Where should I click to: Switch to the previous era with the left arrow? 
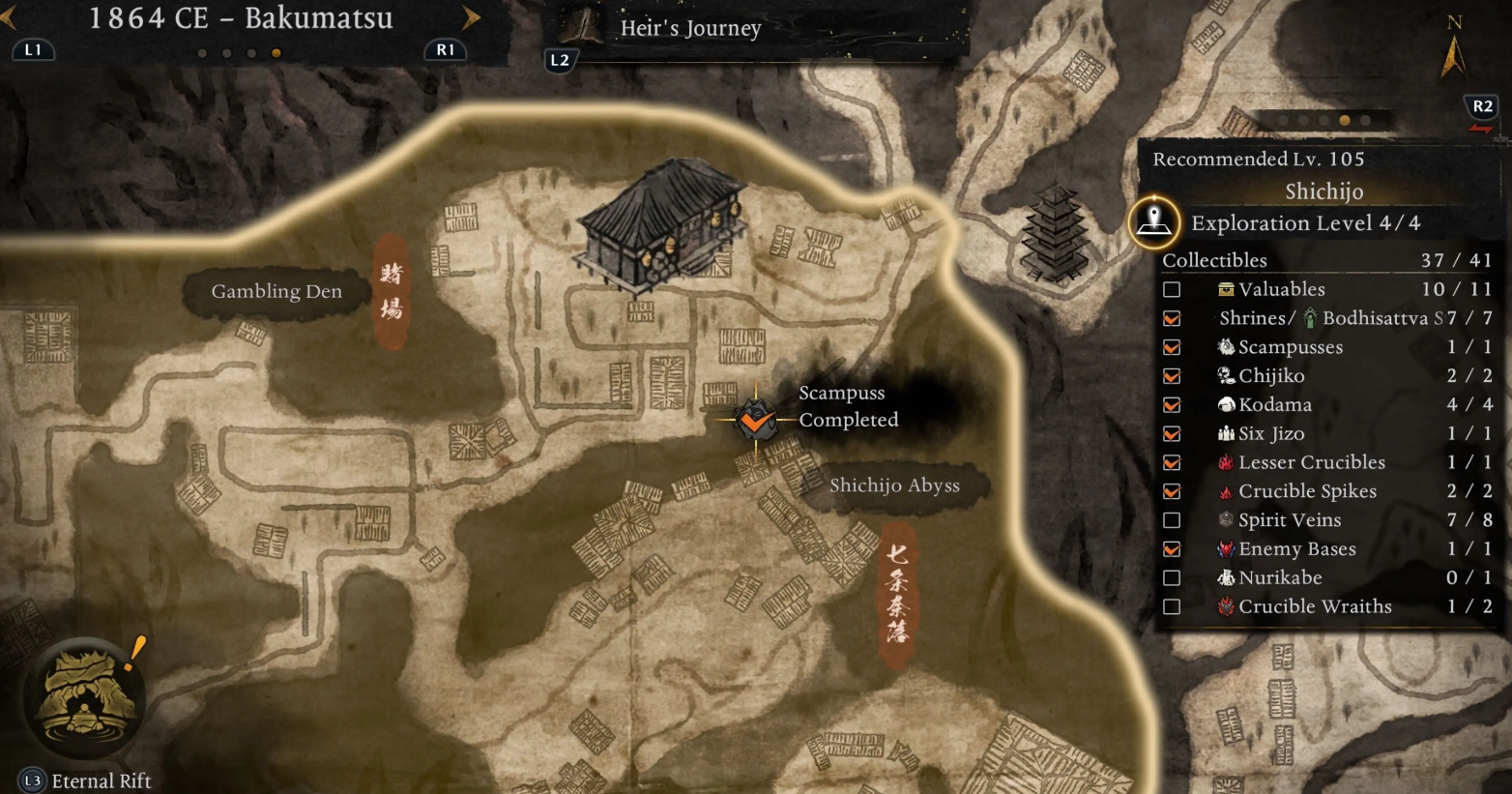[8, 17]
